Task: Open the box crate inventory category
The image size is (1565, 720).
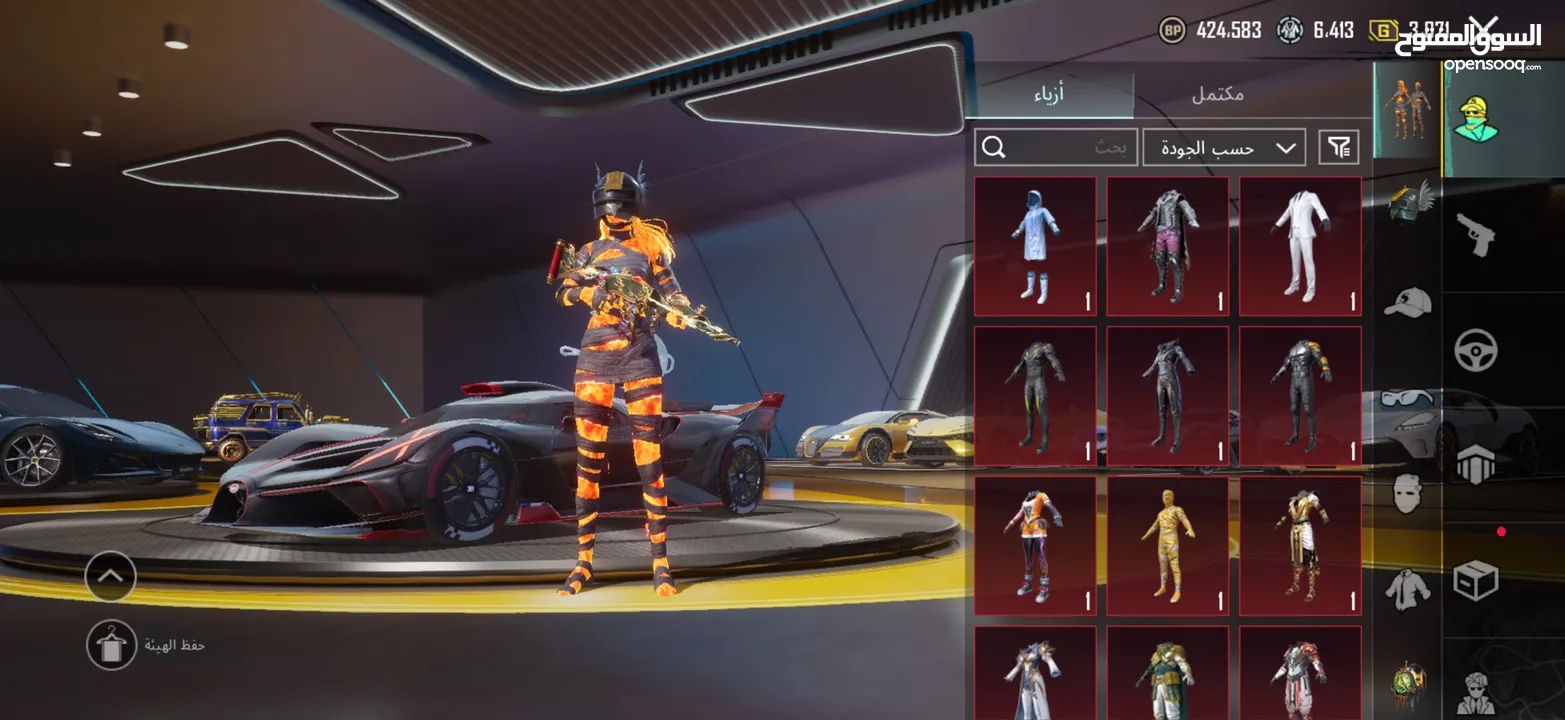Action: click(x=1475, y=580)
